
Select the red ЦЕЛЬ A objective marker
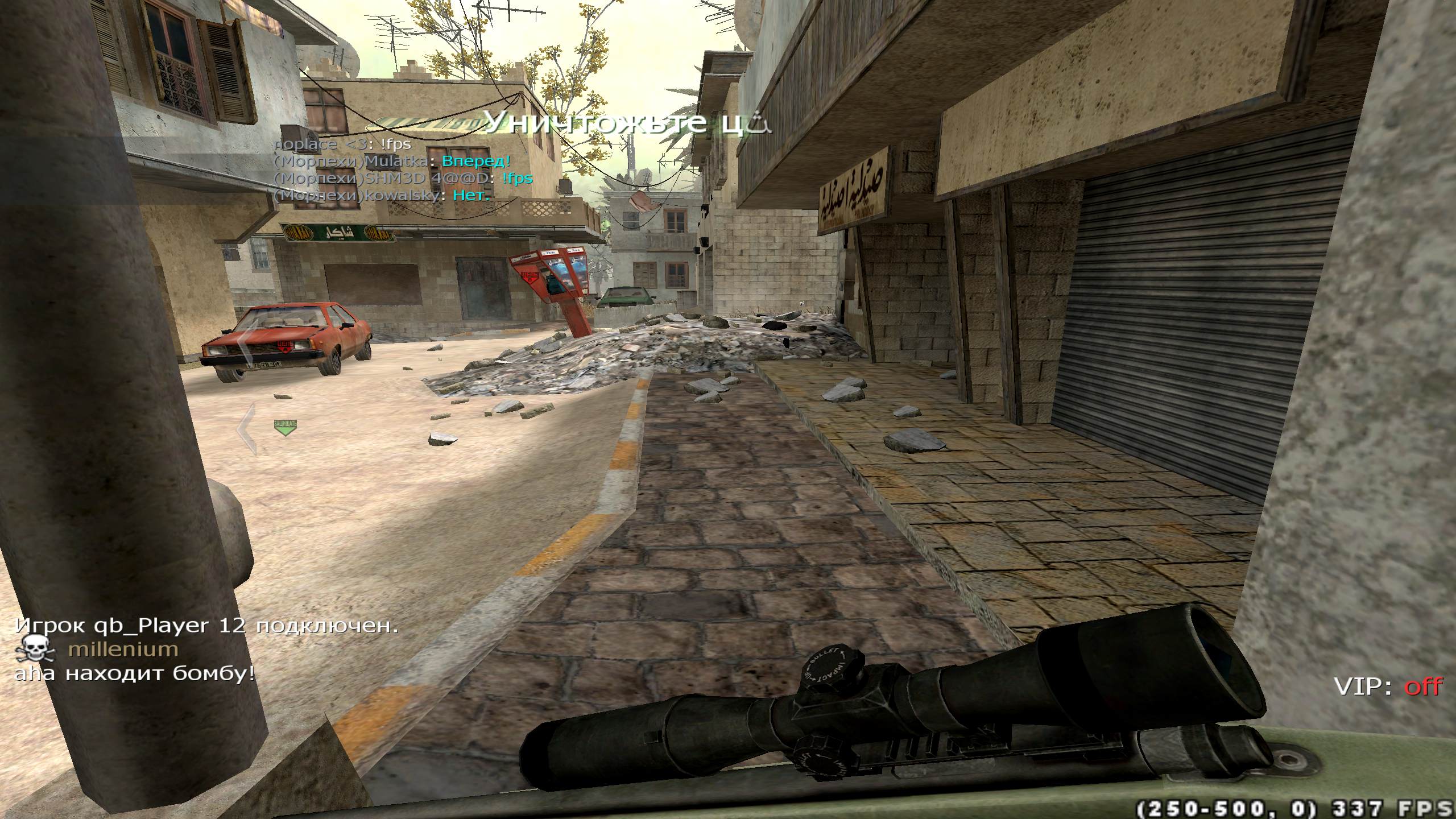click(x=285, y=346)
